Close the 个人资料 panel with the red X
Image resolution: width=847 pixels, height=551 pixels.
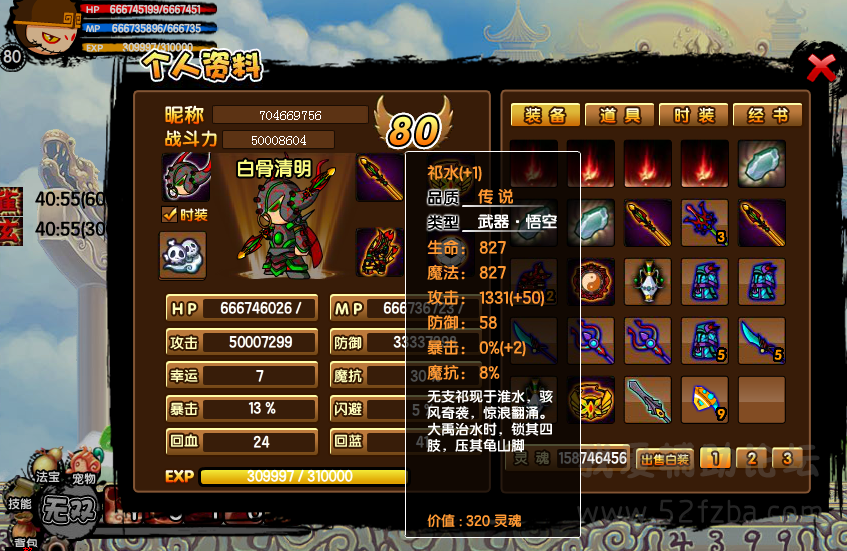tap(821, 68)
